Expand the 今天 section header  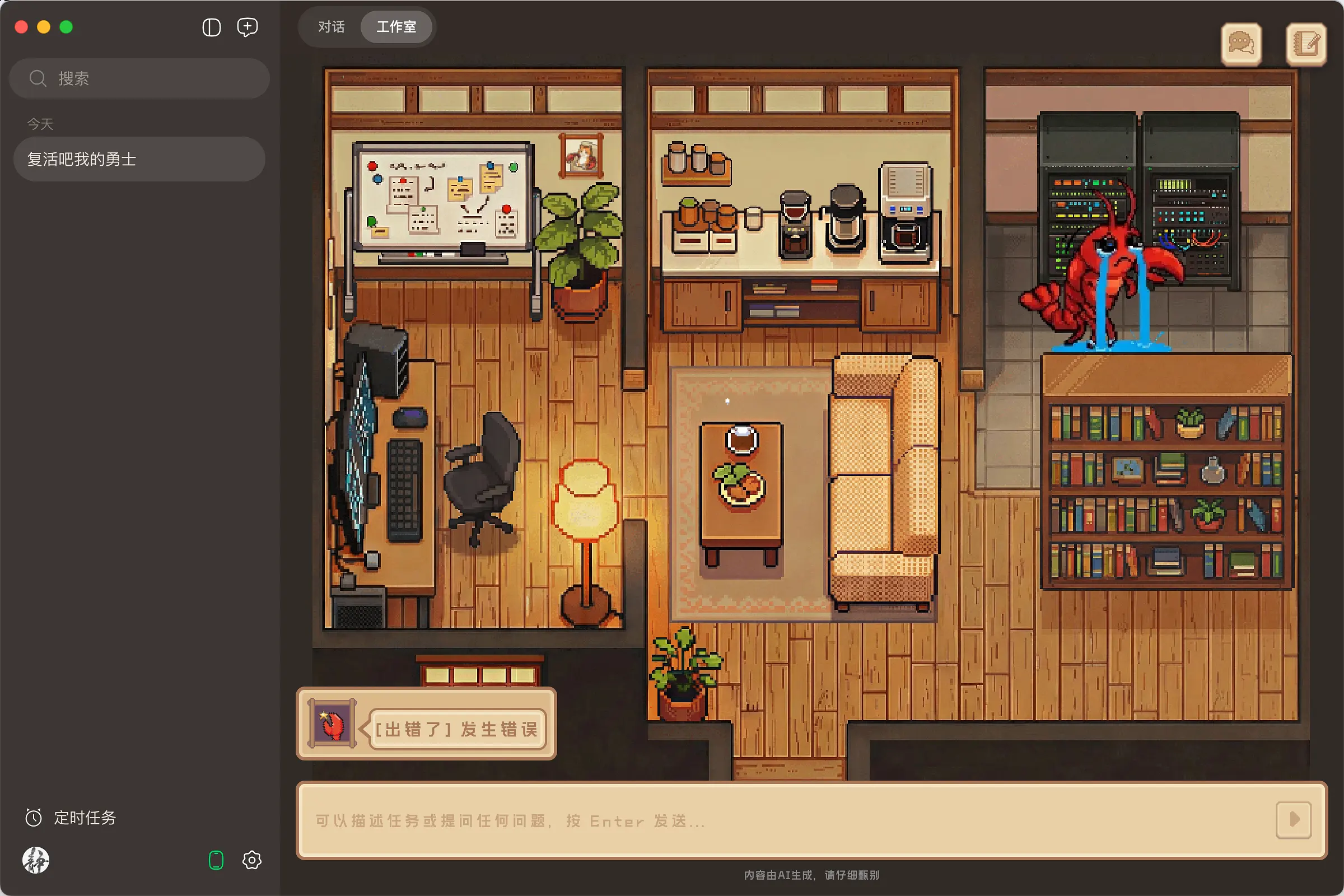click(39, 123)
